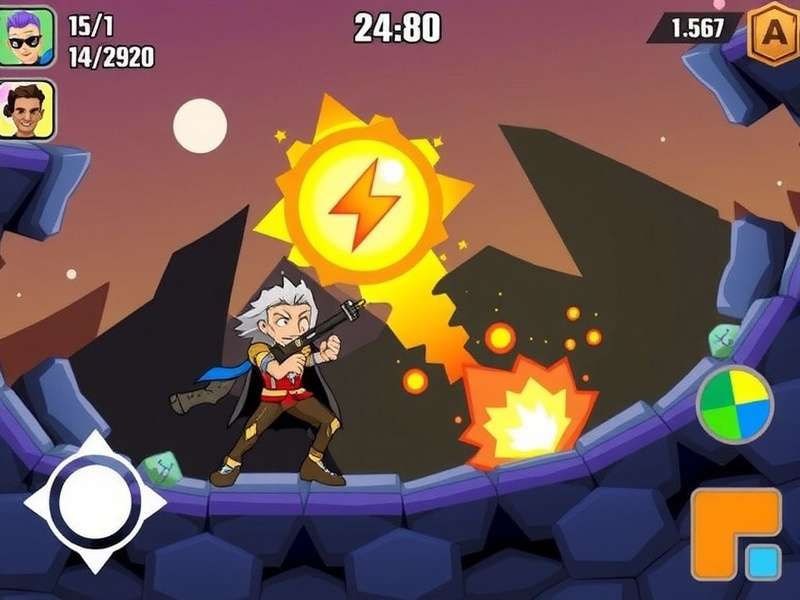Tap the white virtual joystick
This screenshot has width=800, height=600.
coord(94,501)
